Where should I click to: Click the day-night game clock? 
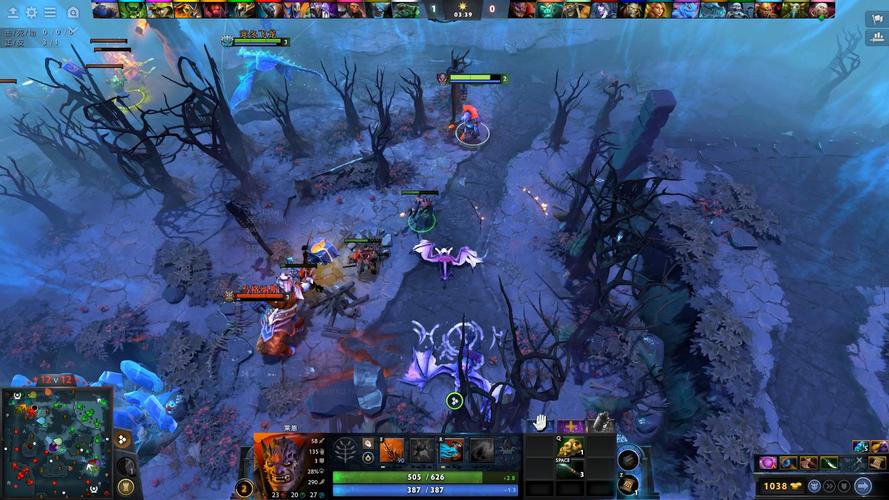coord(462,10)
